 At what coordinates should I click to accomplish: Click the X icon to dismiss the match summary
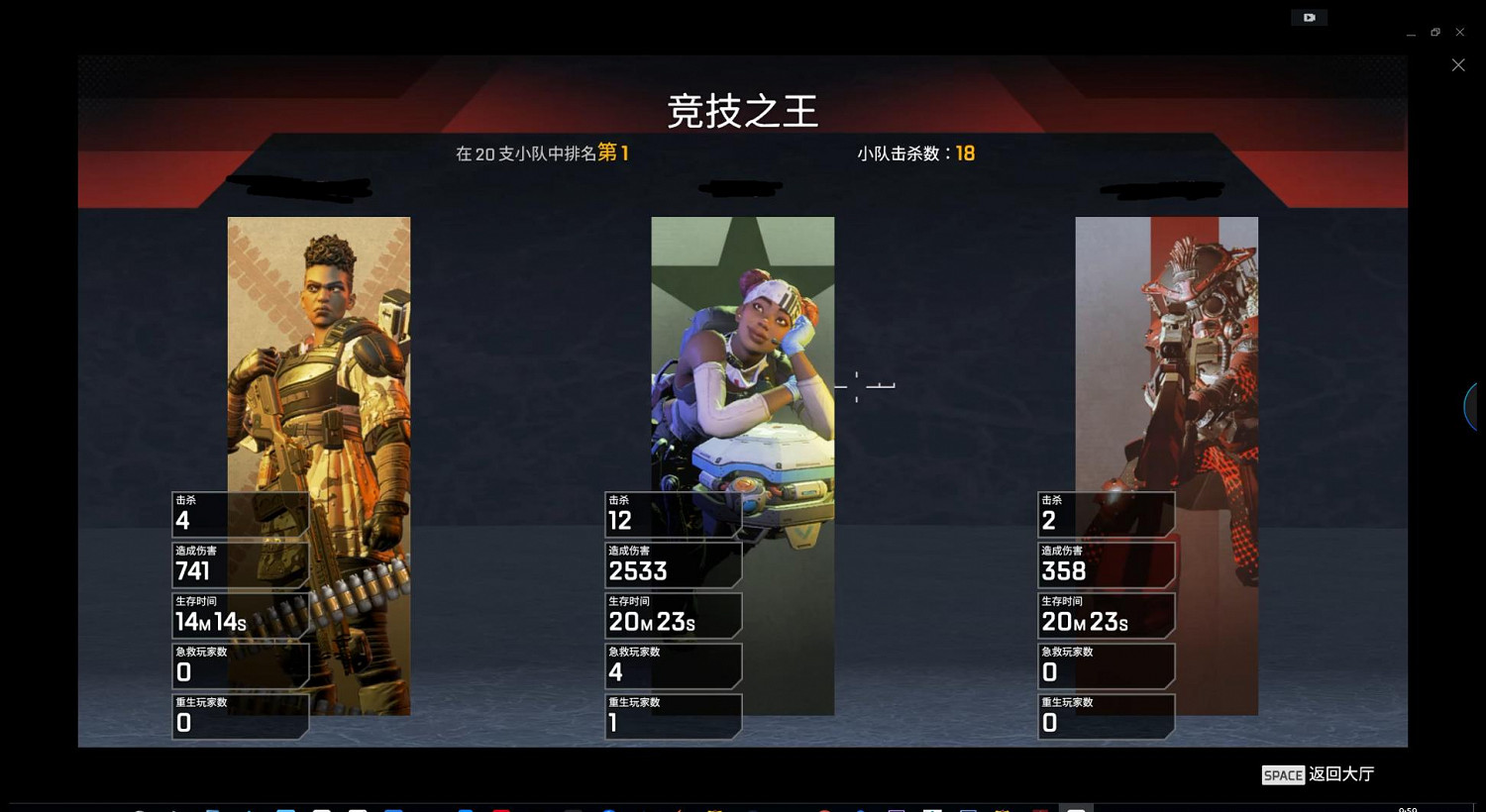click(1457, 64)
